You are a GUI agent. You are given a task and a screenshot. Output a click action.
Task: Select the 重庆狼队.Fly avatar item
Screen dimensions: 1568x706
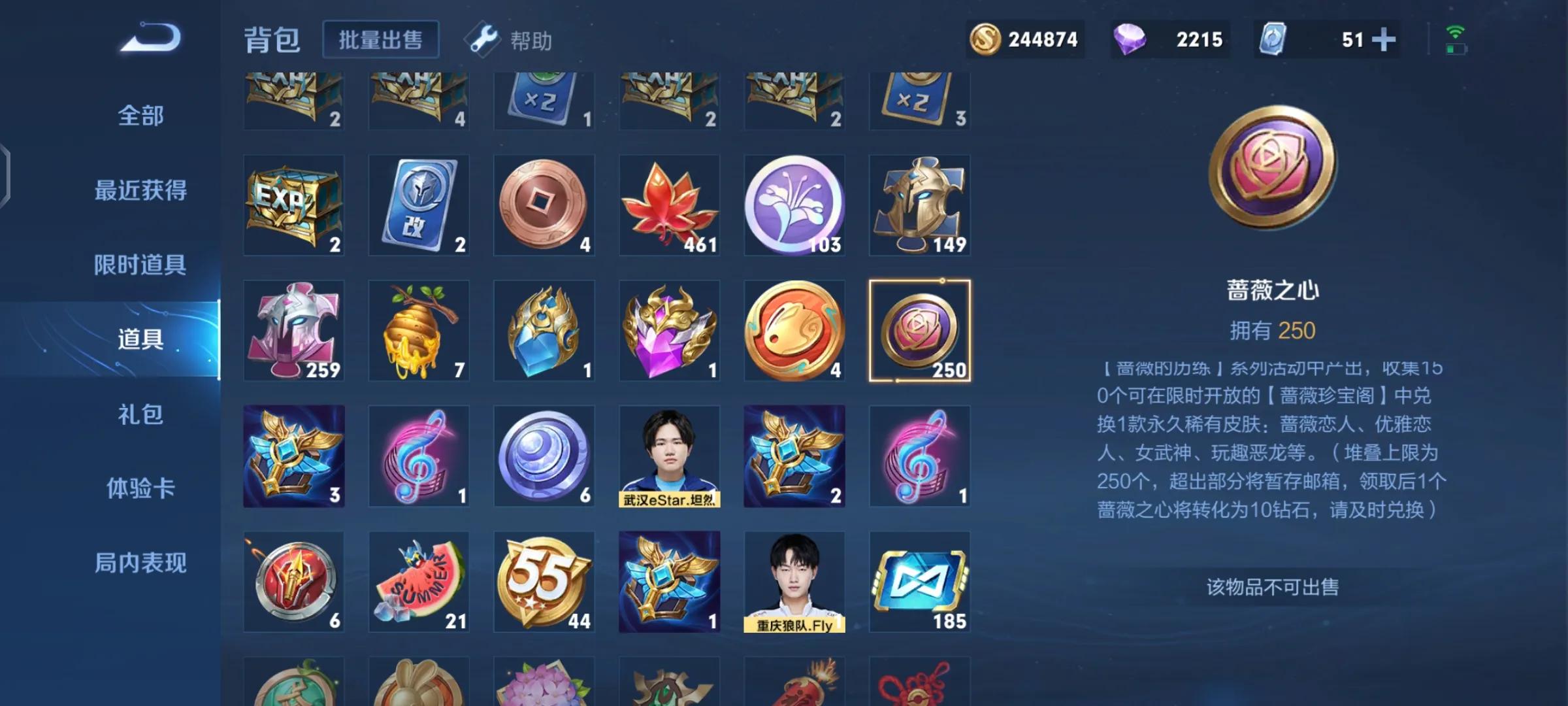[794, 579]
